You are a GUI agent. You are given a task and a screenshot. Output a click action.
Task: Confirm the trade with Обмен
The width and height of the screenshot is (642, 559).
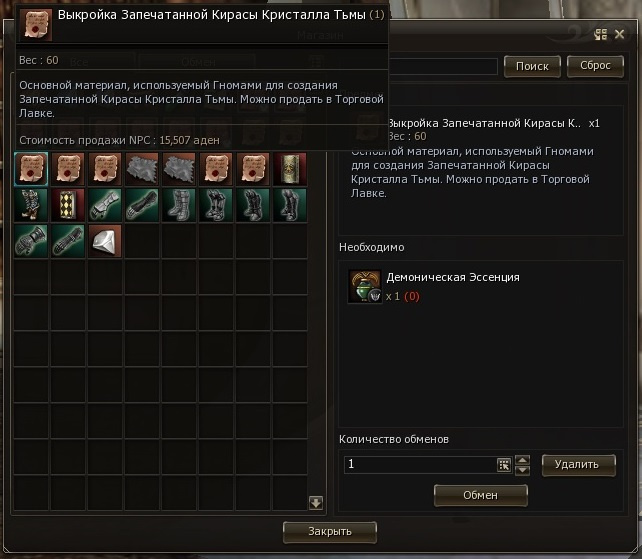(480, 494)
